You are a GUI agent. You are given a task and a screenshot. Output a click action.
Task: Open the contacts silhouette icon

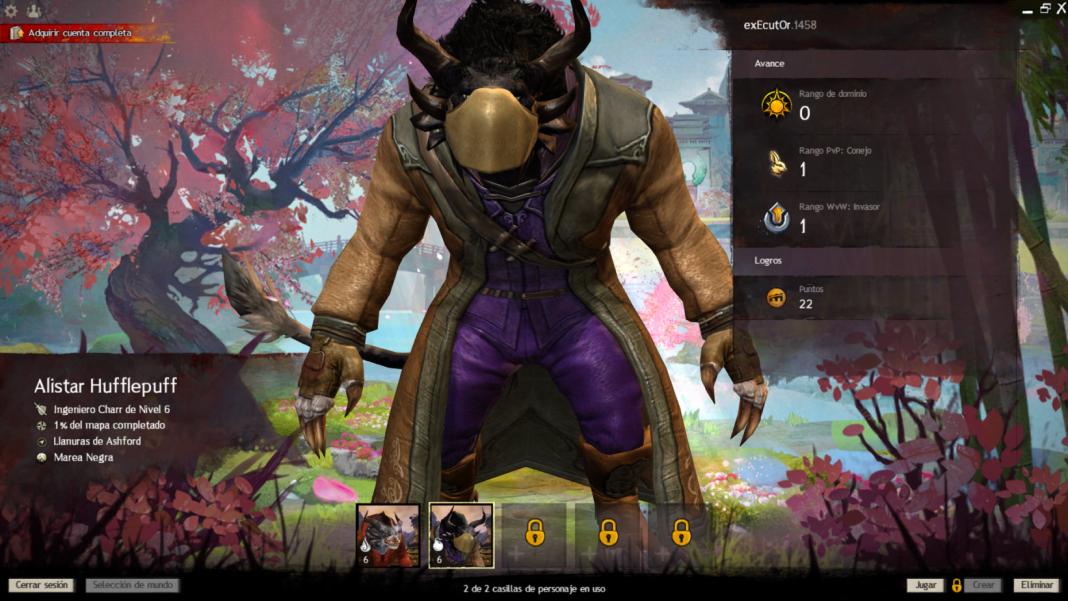[x=33, y=11]
